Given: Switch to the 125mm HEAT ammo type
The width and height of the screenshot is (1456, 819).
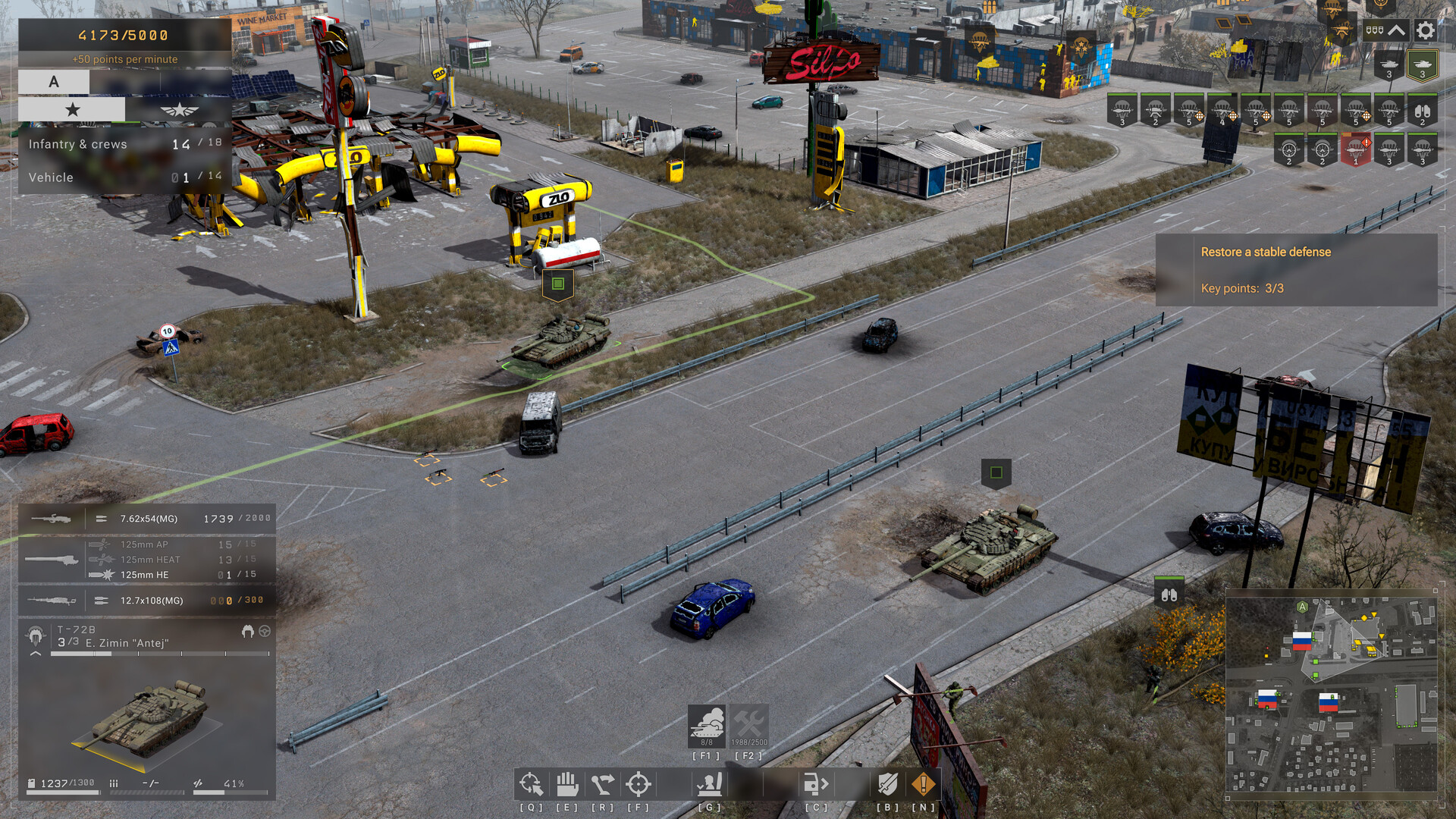Looking at the screenshot, I should coord(149,559).
